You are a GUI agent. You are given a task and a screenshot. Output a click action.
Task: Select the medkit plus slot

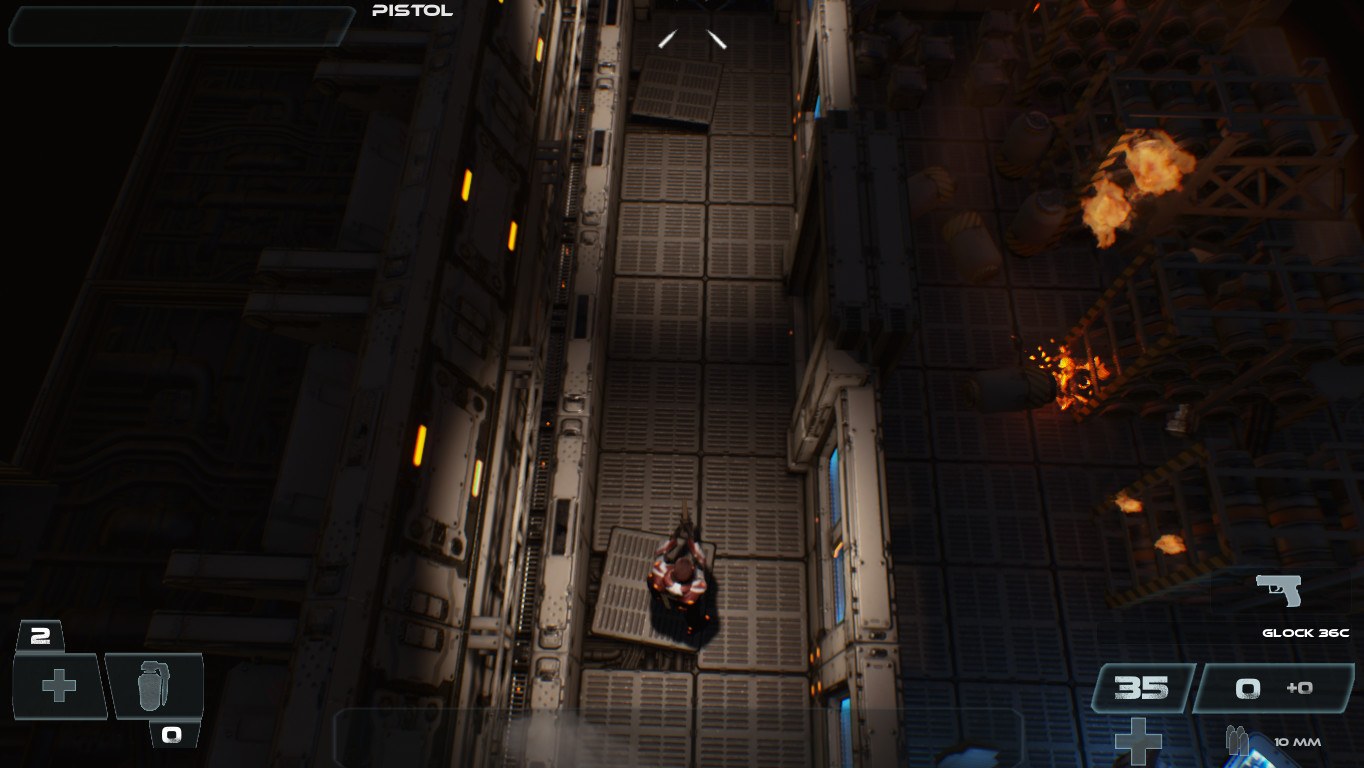pyautogui.click(x=59, y=686)
